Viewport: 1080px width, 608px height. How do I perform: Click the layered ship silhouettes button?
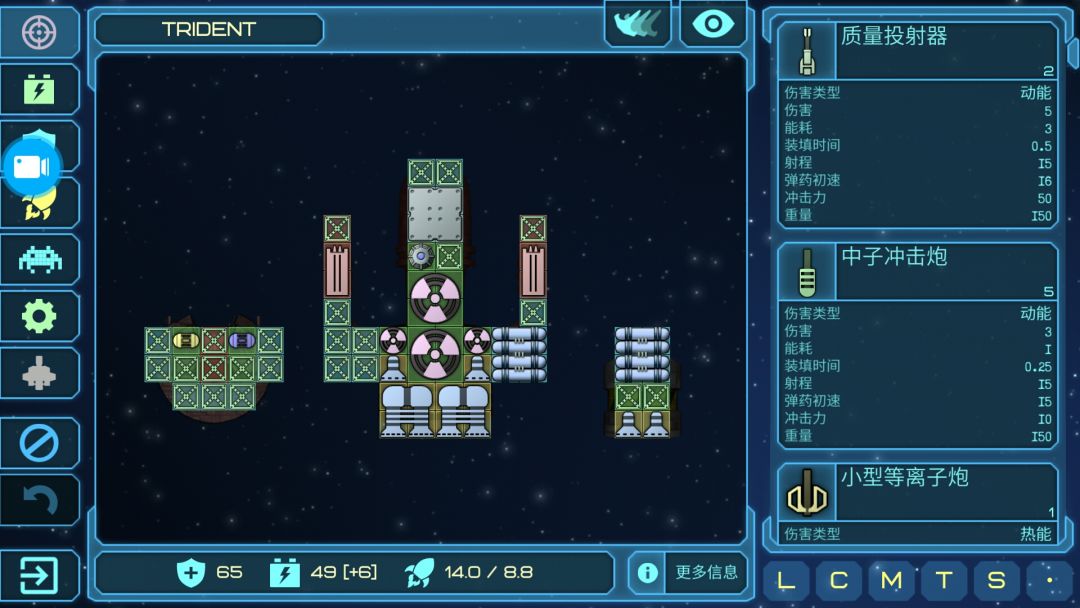pos(637,24)
